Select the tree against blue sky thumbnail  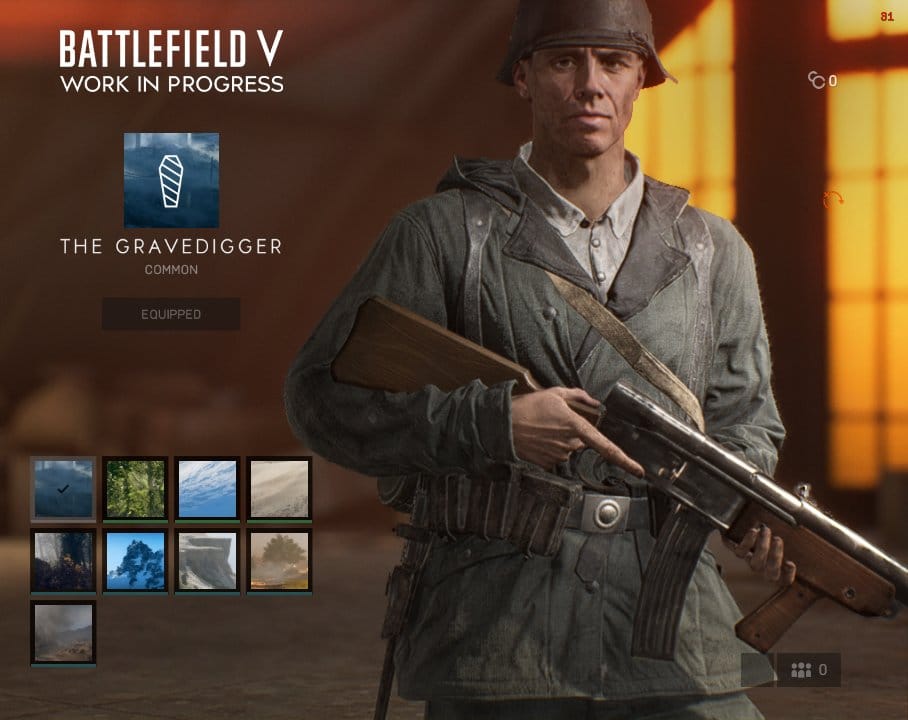point(135,560)
